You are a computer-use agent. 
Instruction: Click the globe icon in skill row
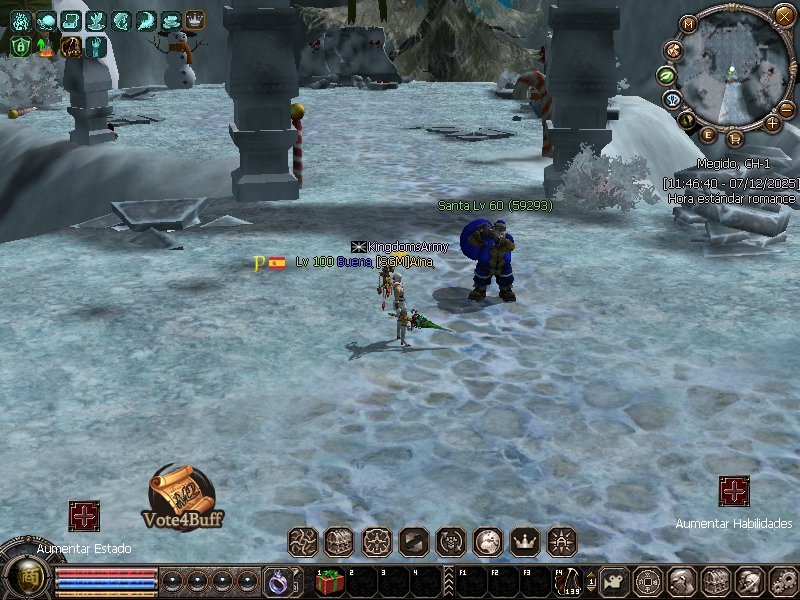487,541
